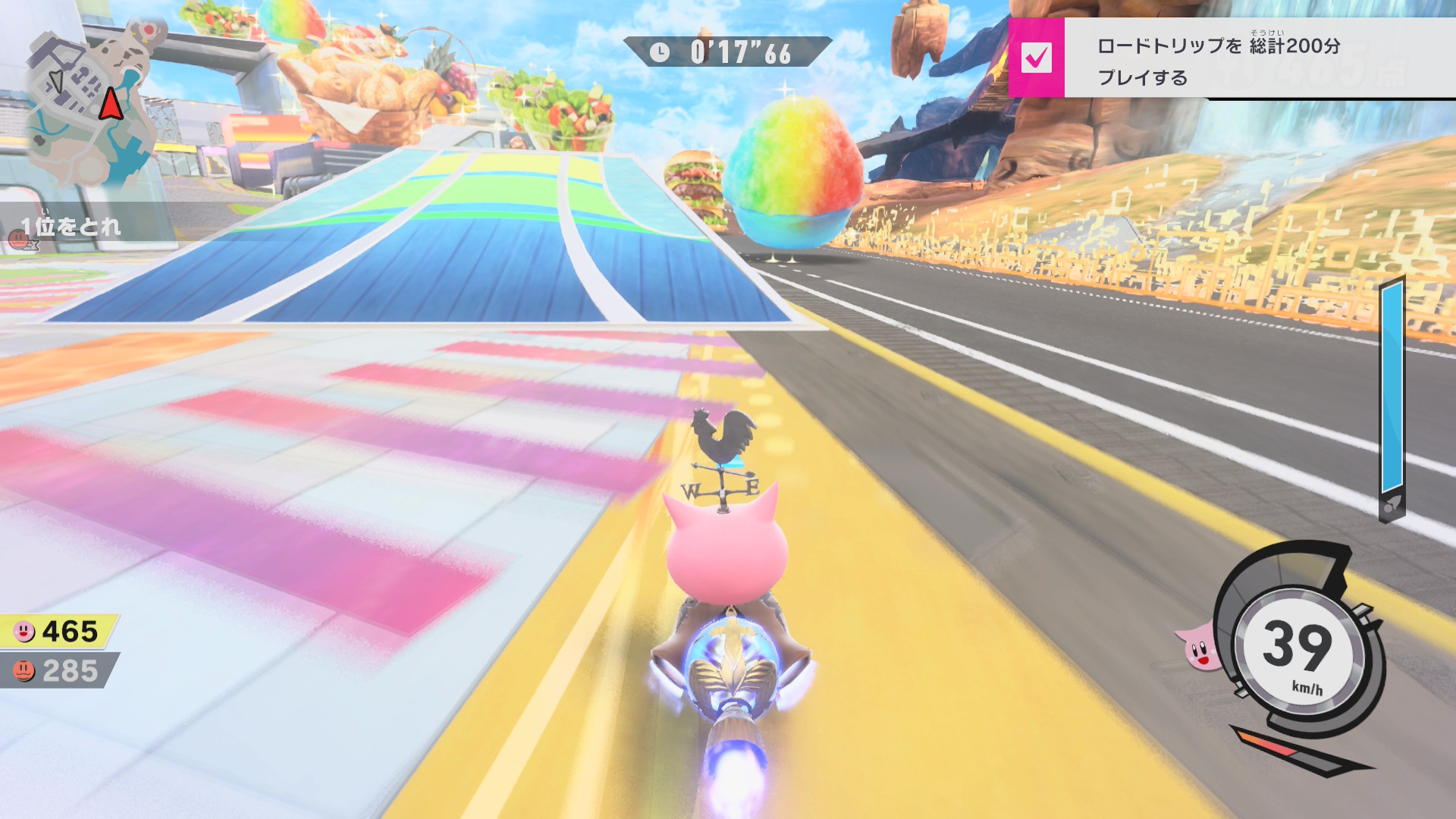Click the red player arrow on minimap
Screen dimensions: 1456x819
coord(111,103)
